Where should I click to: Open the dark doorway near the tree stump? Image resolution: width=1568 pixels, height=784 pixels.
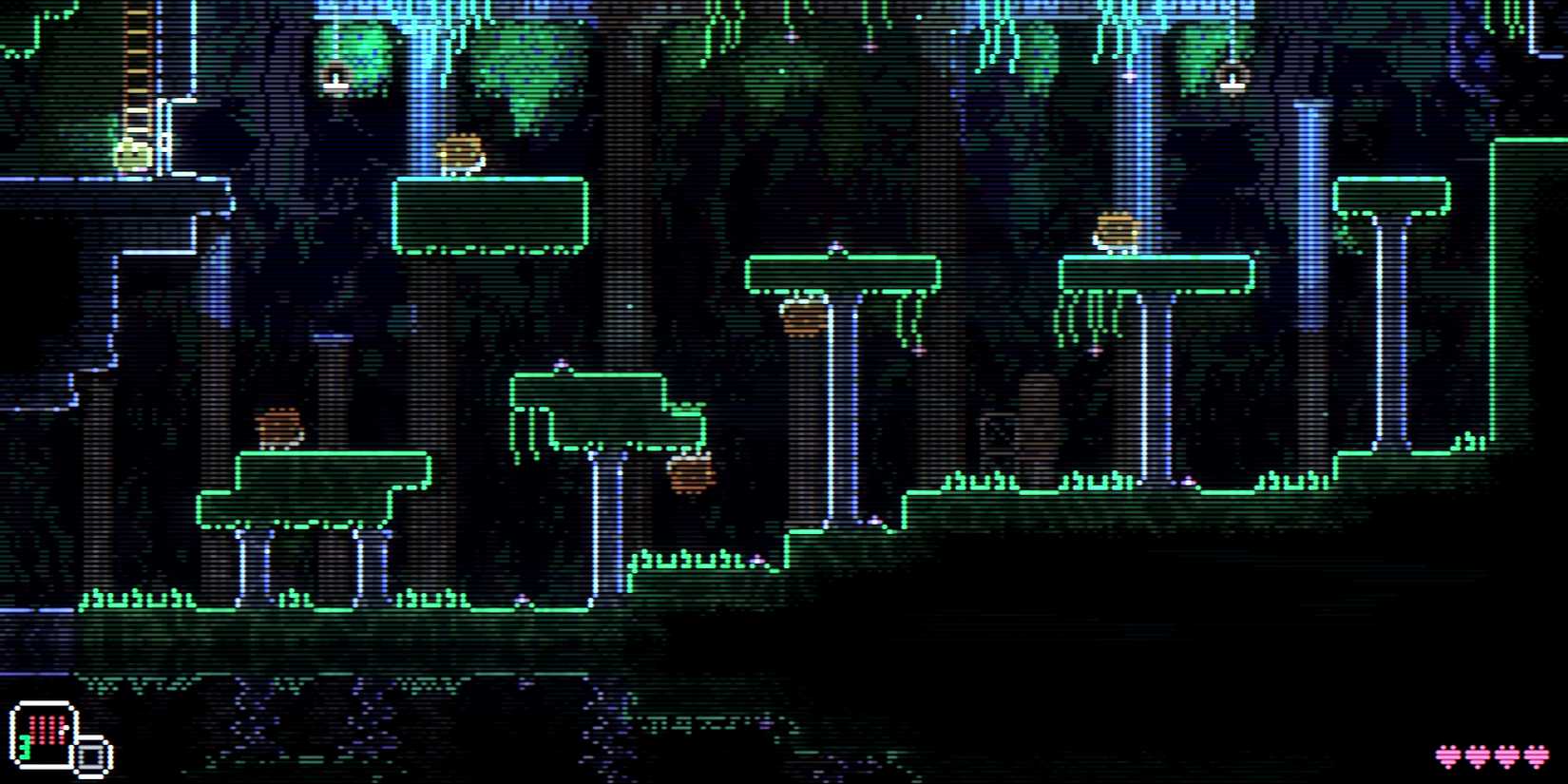point(998,432)
